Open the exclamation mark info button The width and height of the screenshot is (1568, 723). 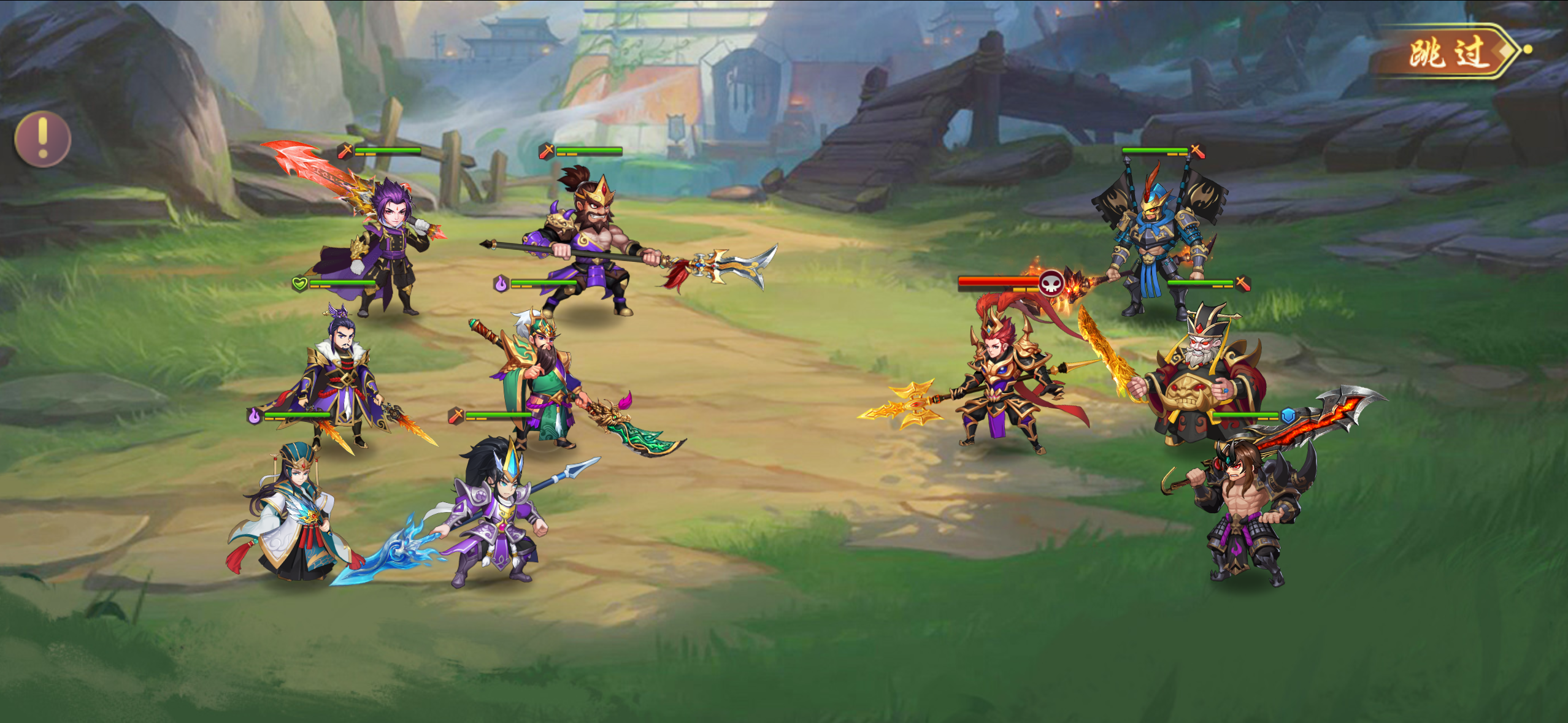click(x=42, y=139)
